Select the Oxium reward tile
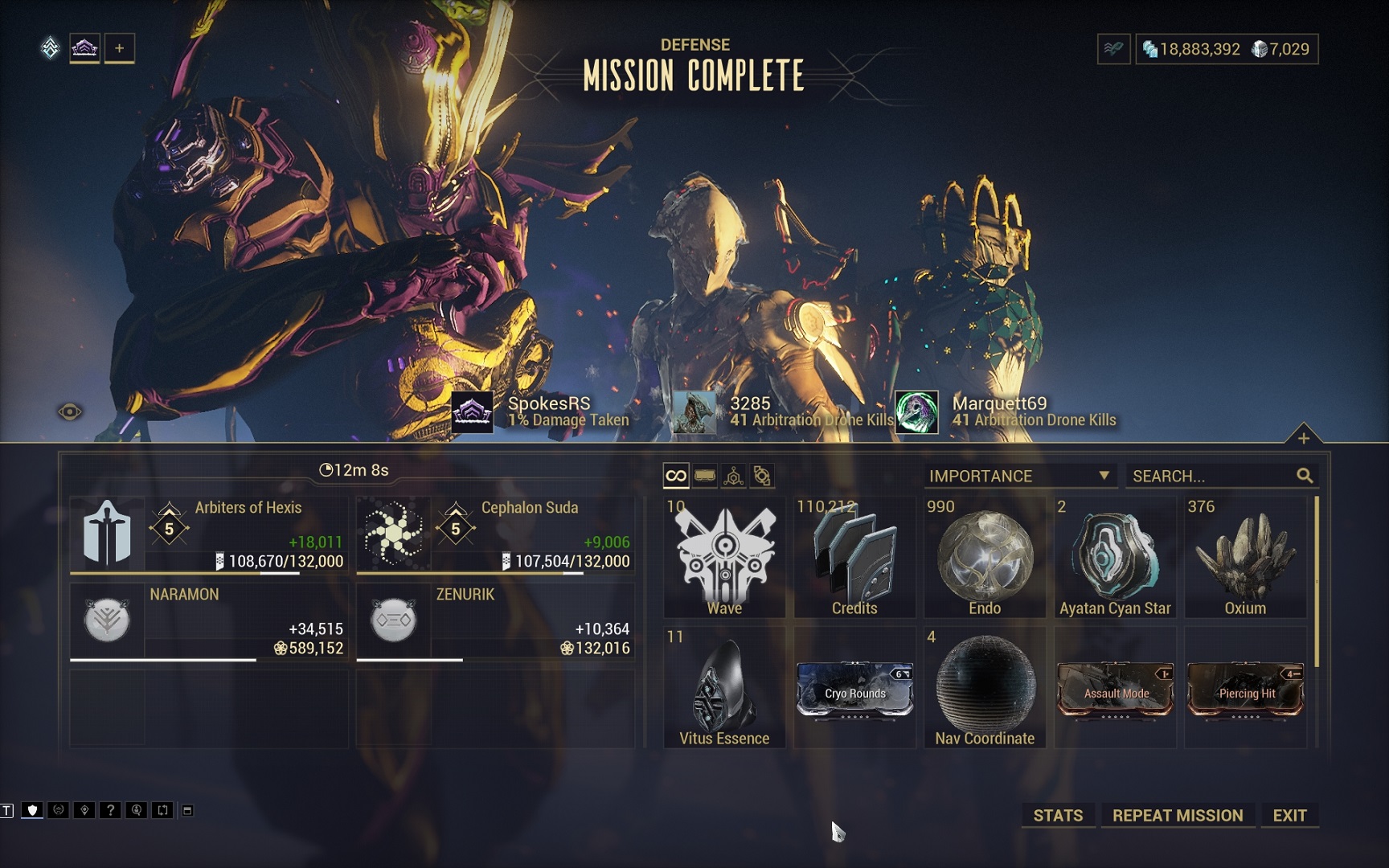Image resolution: width=1389 pixels, height=868 pixels. (x=1245, y=558)
